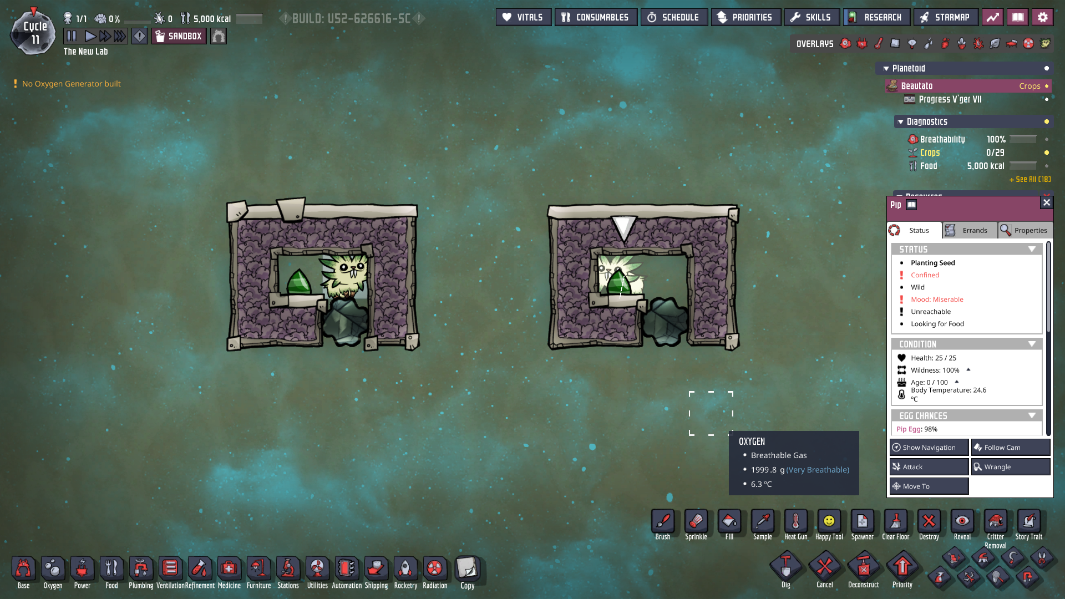Image resolution: width=1065 pixels, height=599 pixels.
Task: Show the Schedule screen
Action: click(x=673, y=17)
